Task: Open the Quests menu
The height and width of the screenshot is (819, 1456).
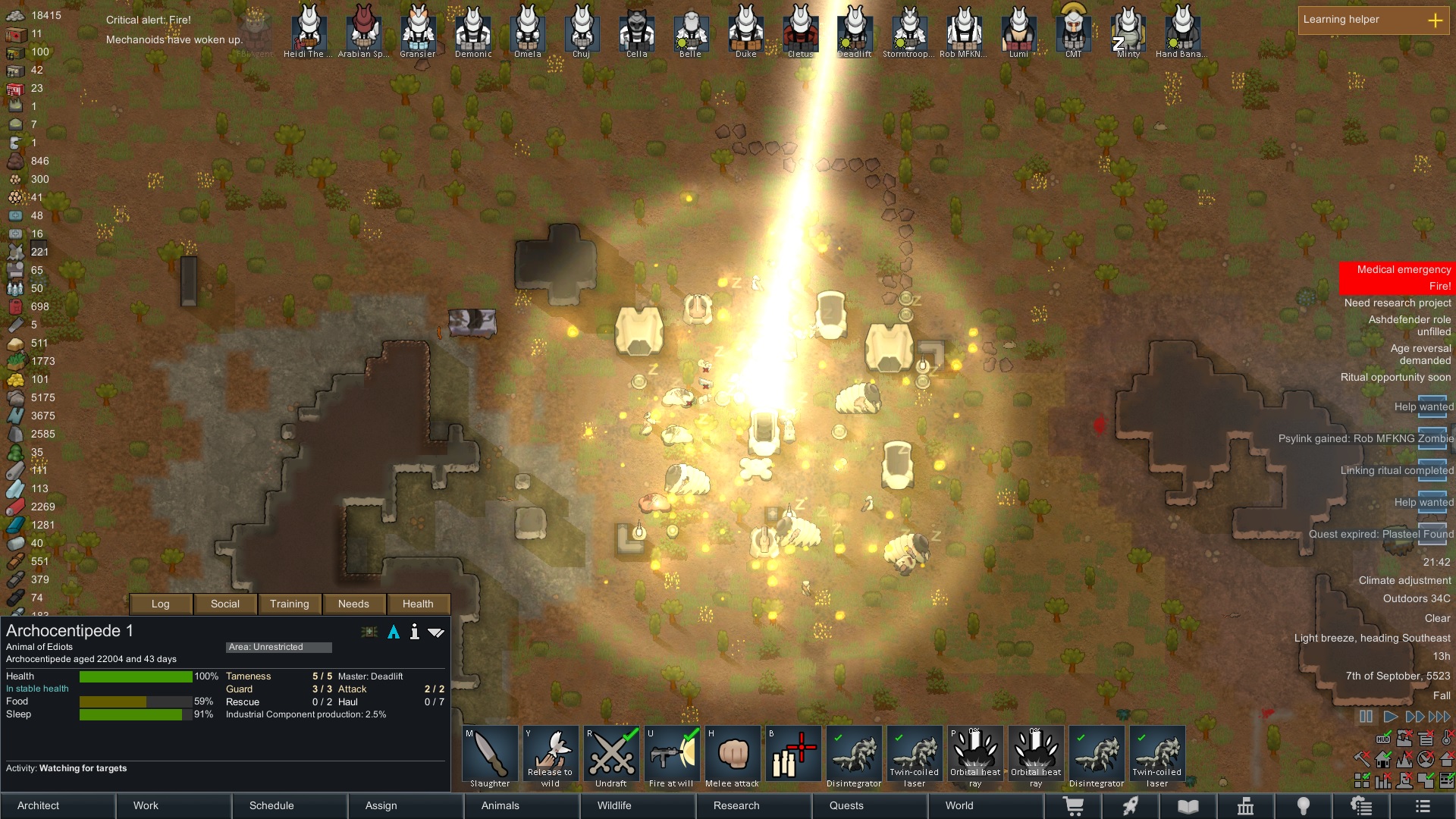Action: pos(846,805)
